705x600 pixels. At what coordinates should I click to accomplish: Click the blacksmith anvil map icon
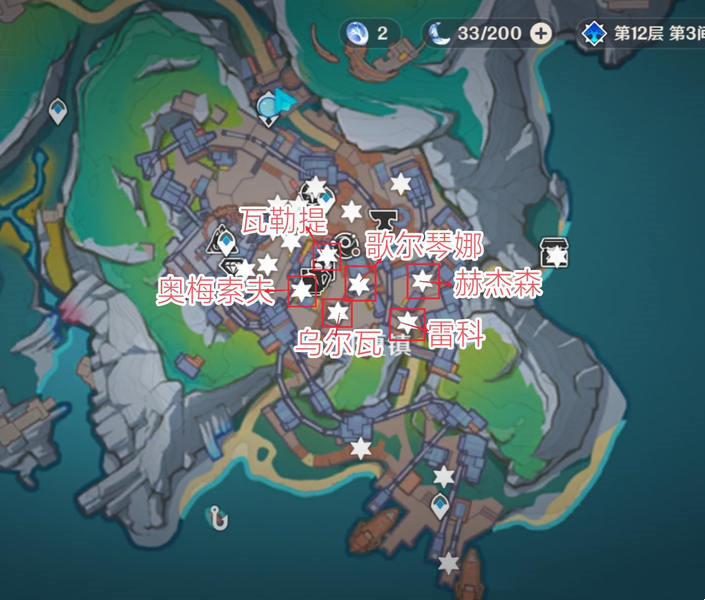coord(383,218)
